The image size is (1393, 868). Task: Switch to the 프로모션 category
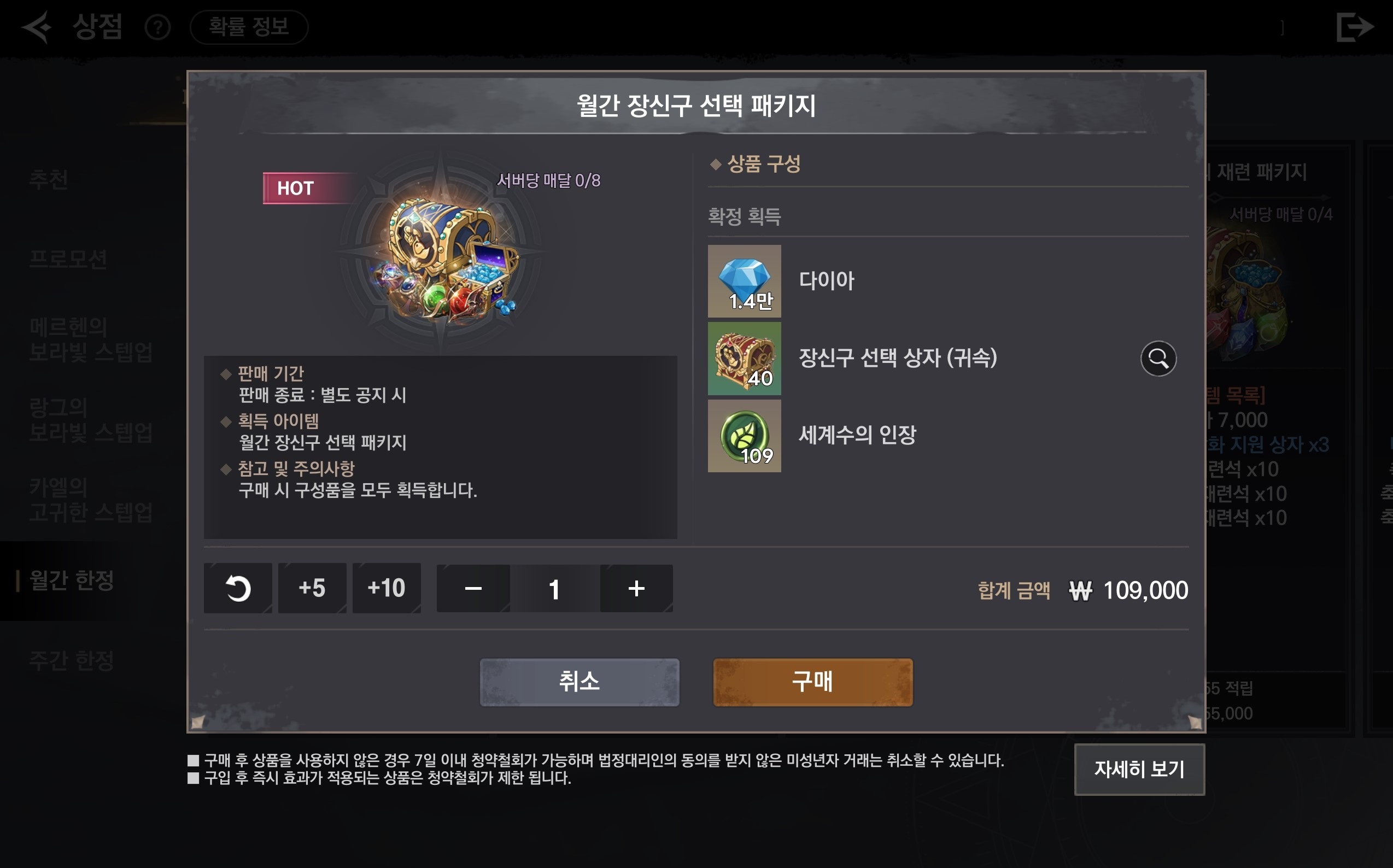[68, 259]
